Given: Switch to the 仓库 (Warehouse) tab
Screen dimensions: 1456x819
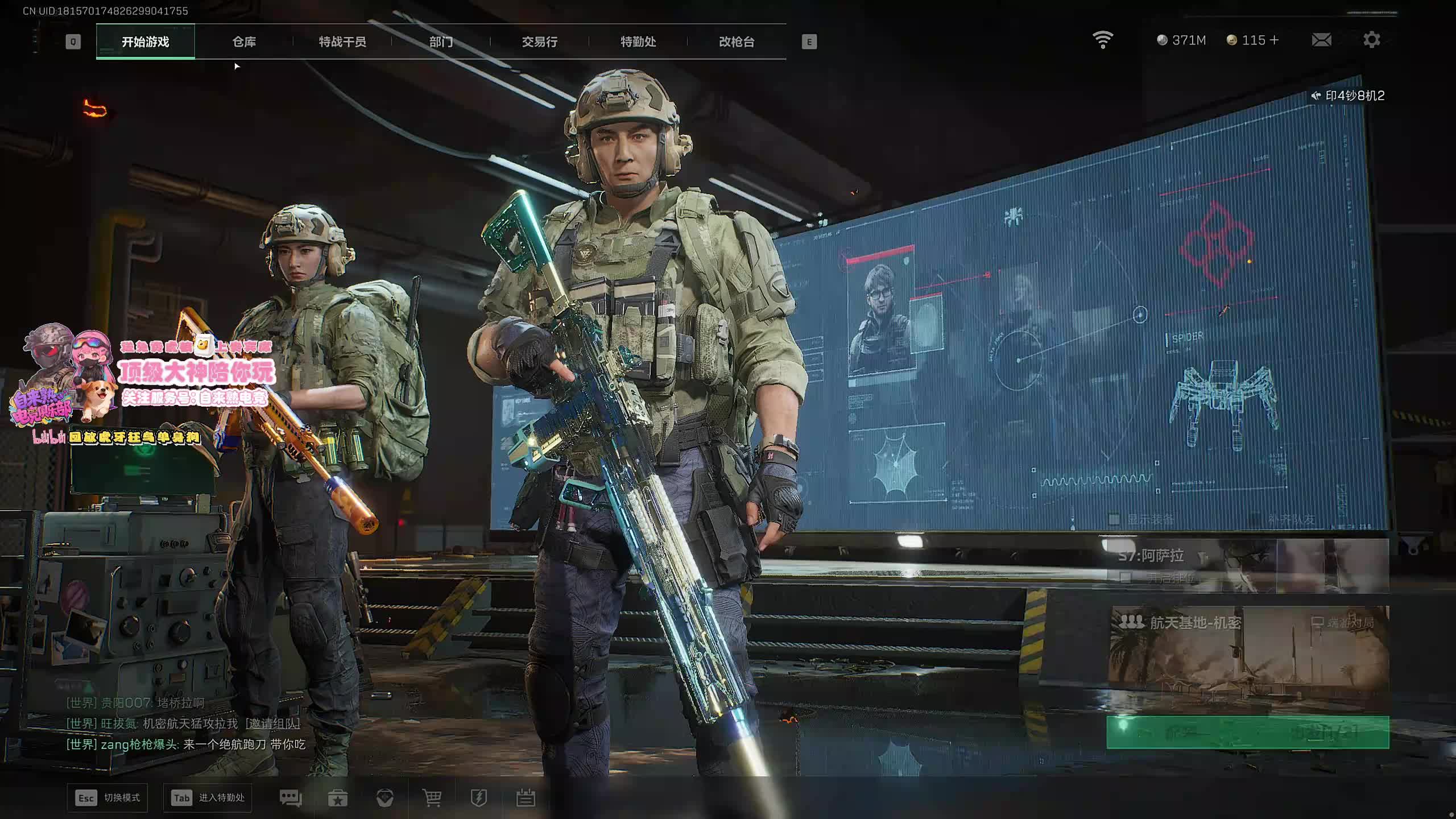Looking at the screenshot, I should pyautogui.click(x=244, y=42).
